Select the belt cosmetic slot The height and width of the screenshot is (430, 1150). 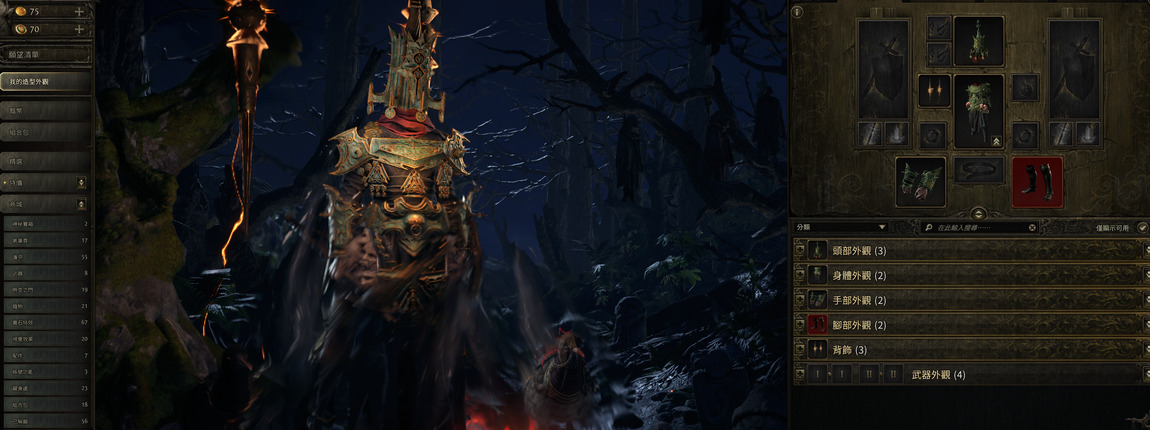(978, 170)
